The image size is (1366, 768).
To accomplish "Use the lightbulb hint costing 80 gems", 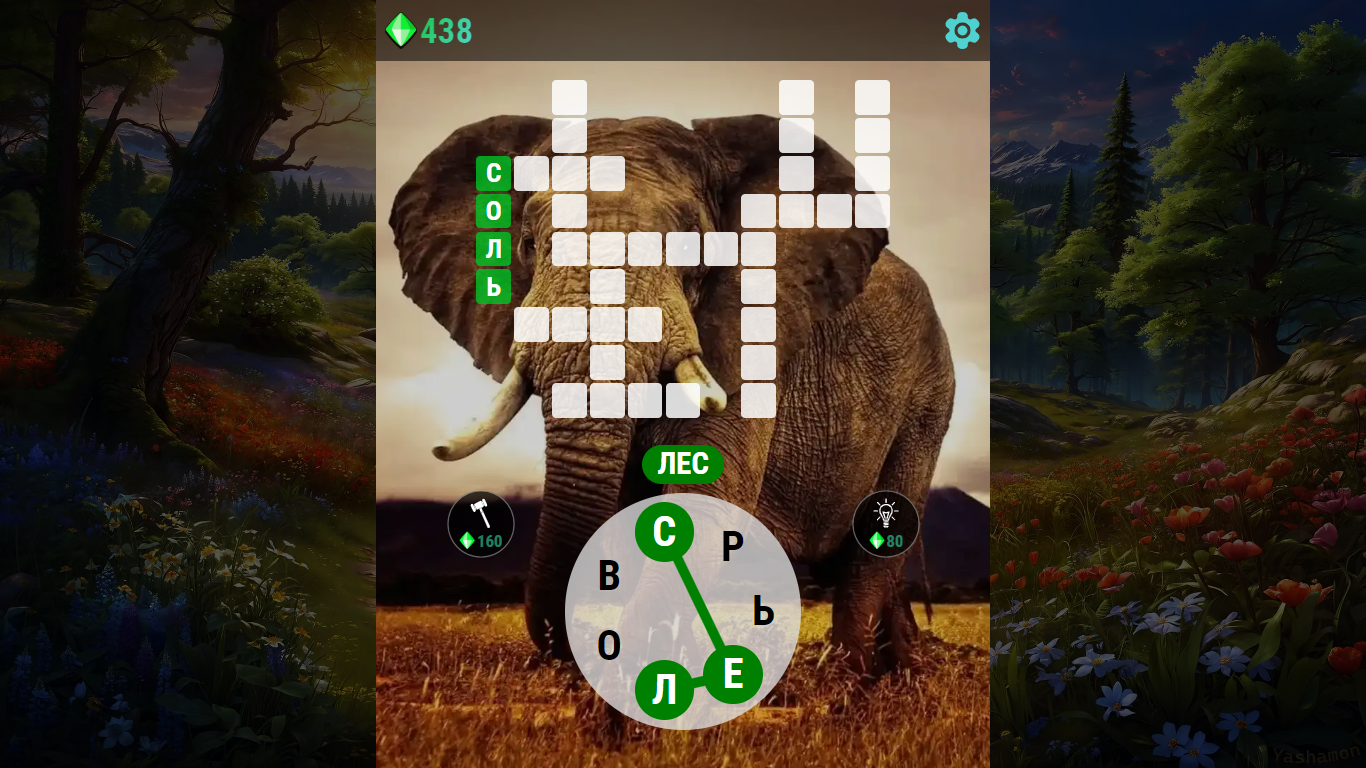I will pyautogui.click(x=885, y=523).
